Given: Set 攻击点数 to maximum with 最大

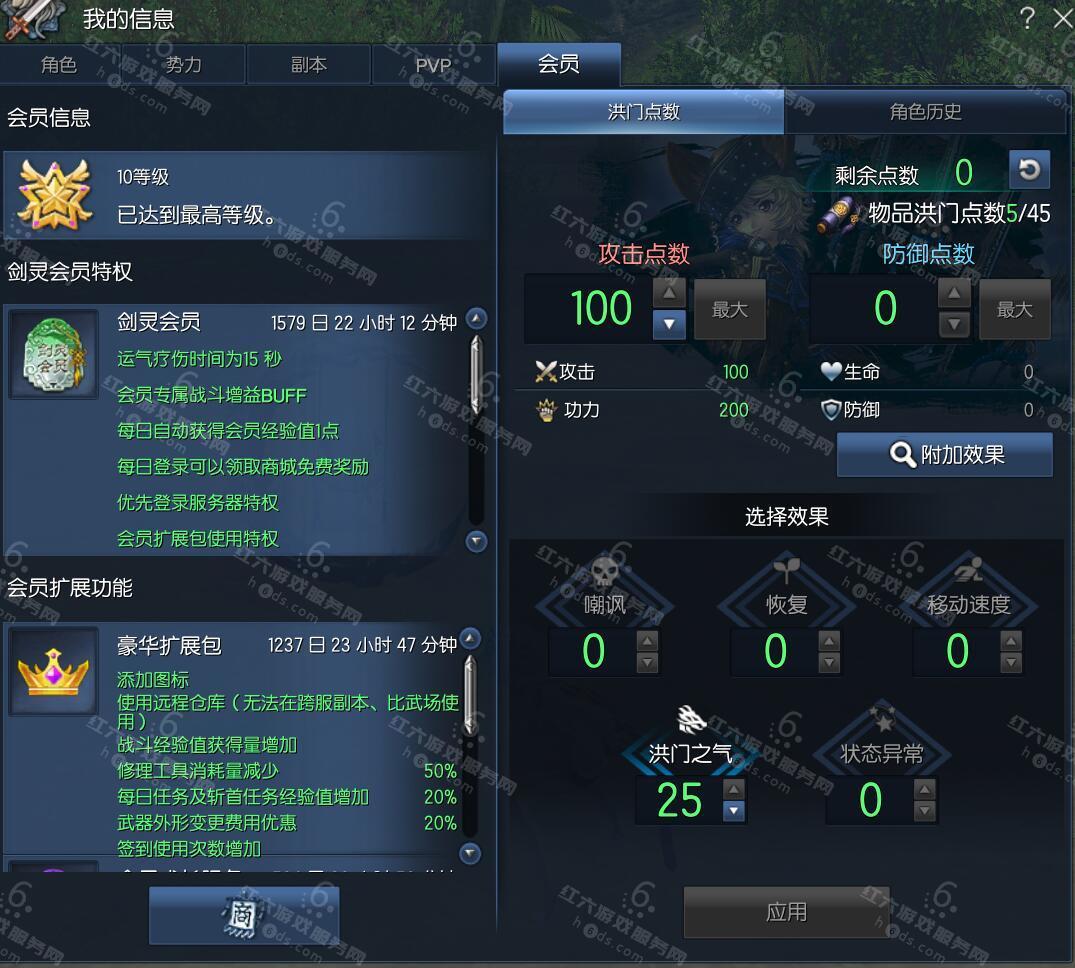Looking at the screenshot, I should click(730, 310).
